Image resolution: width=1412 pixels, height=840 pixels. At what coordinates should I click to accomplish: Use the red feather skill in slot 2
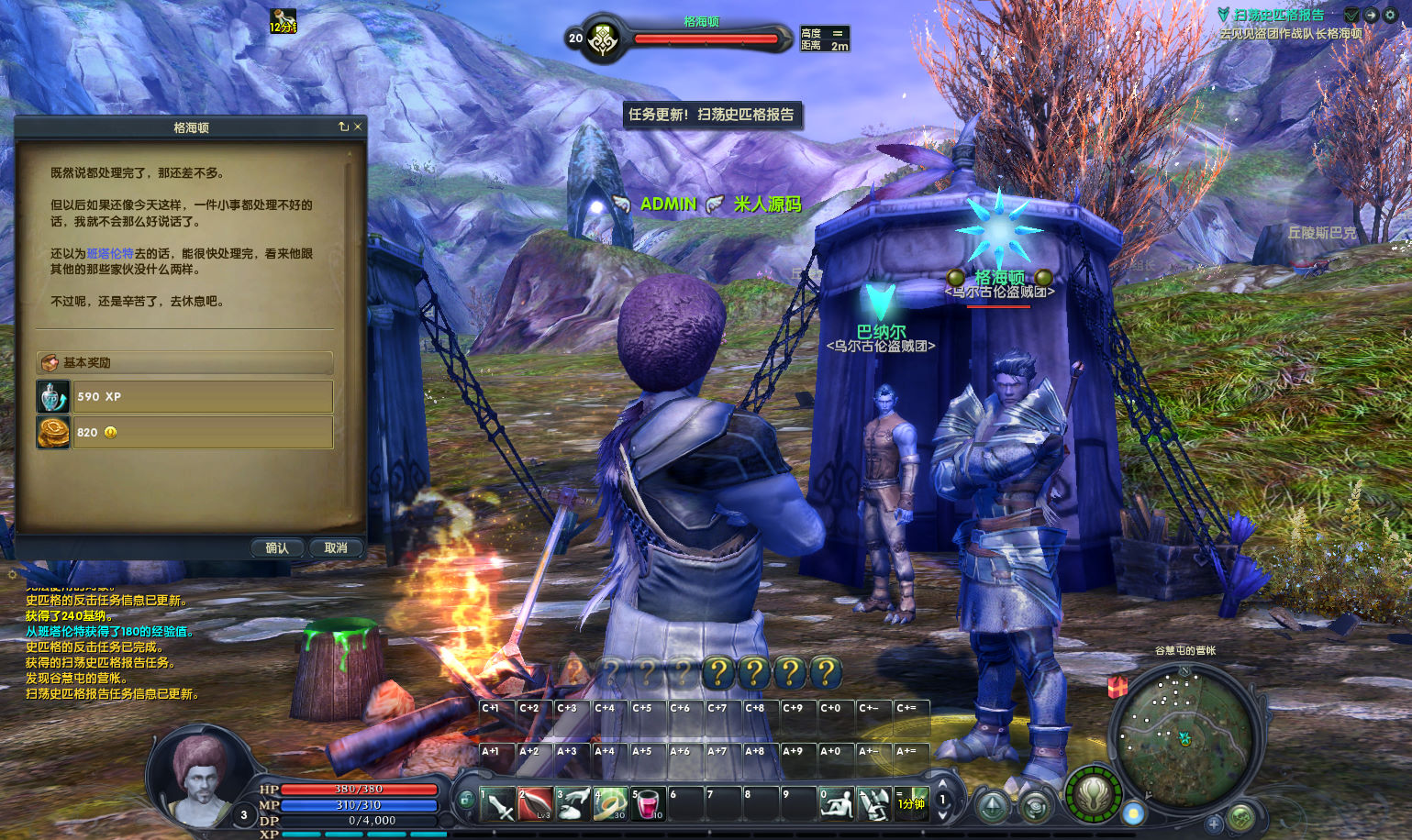(x=535, y=804)
